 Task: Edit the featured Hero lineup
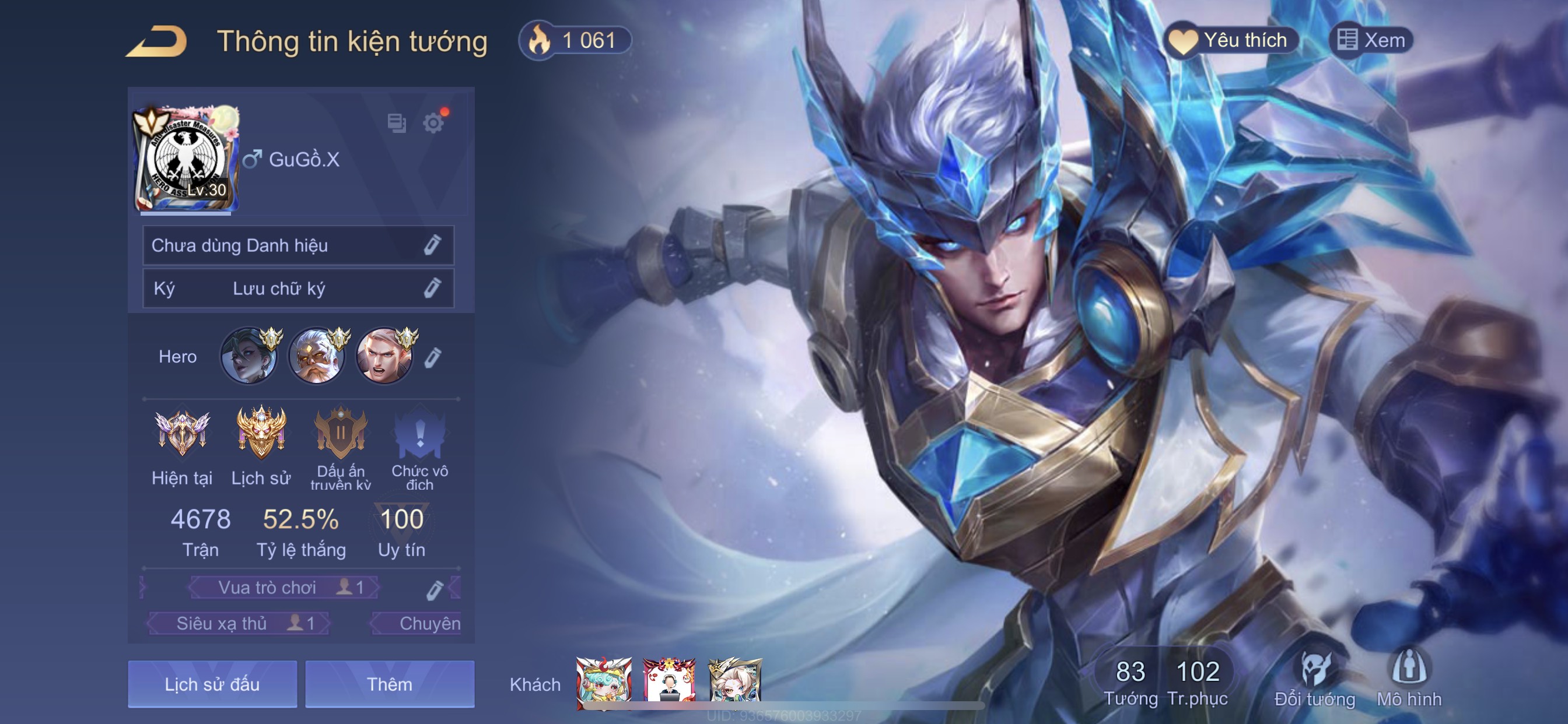(433, 357)
